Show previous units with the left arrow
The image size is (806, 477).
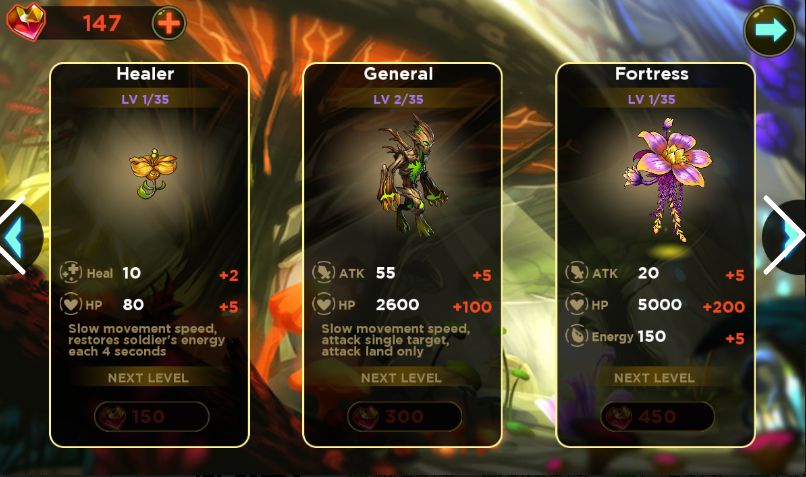pos(15,236)
